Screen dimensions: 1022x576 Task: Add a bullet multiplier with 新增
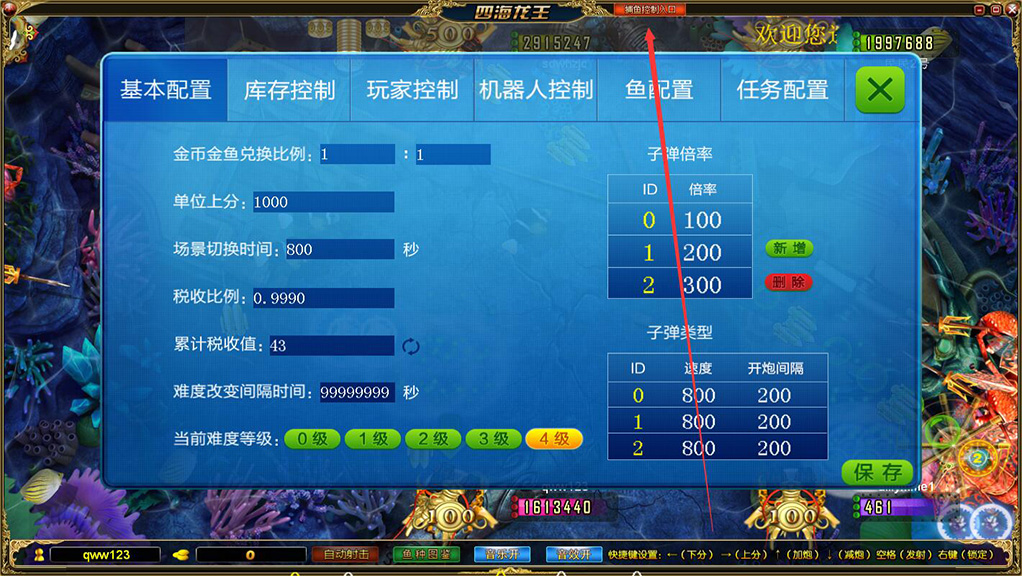click(789, 249)
